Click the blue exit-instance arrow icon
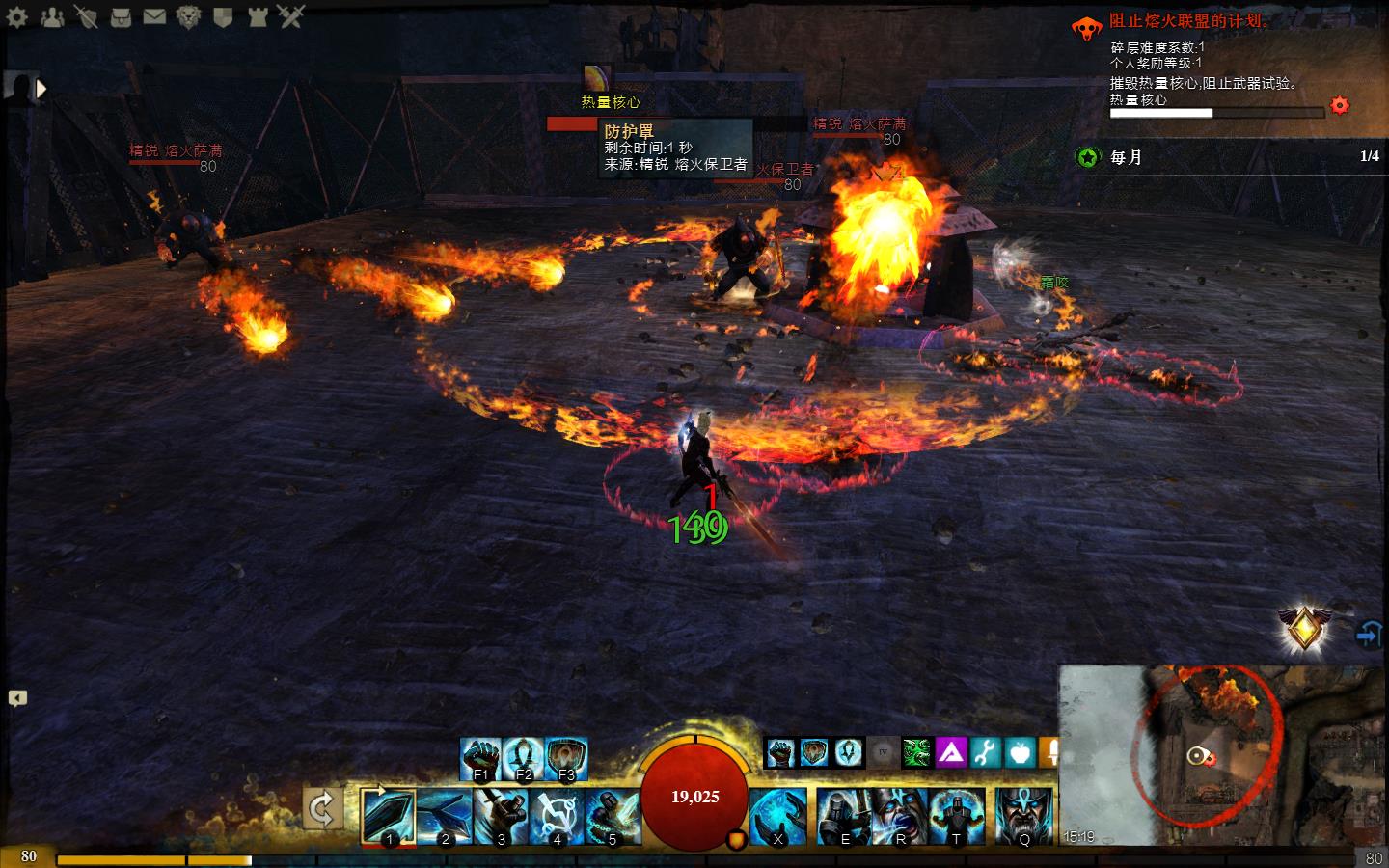1389x868 pixels. 1369,634
